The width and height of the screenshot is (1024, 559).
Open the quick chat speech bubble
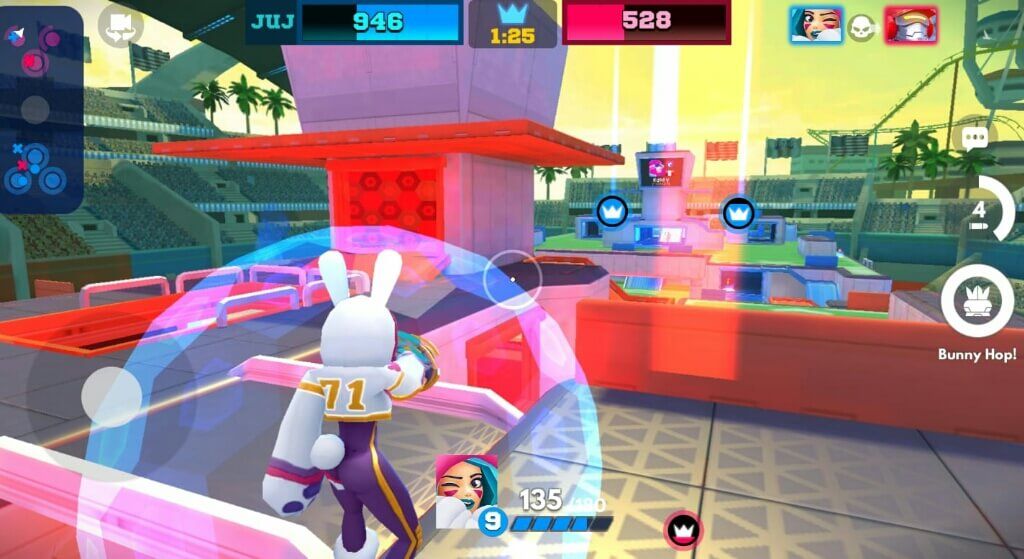pyautogui.click(x=973, y=139)
